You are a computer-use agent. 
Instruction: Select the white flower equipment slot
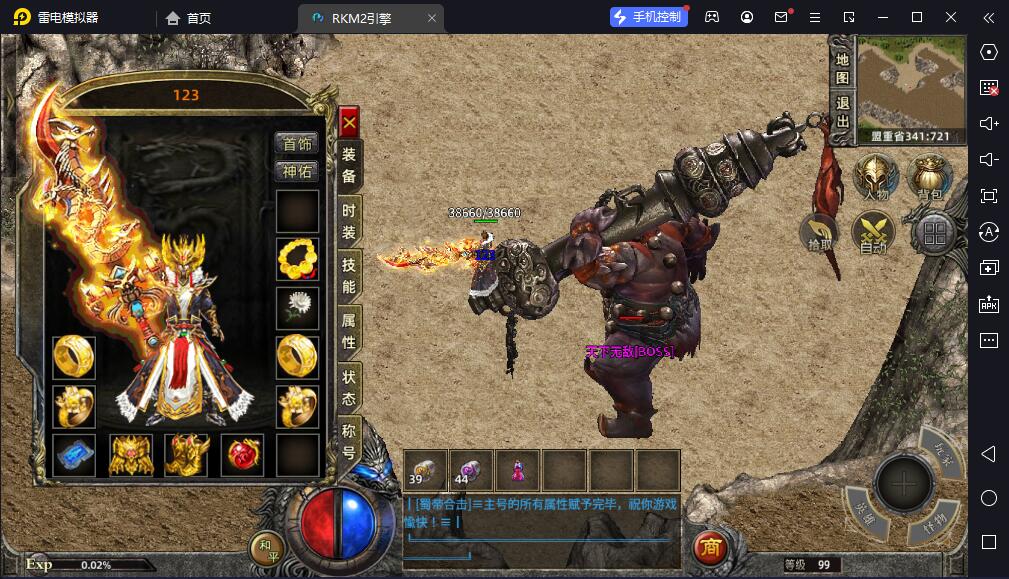297,308
